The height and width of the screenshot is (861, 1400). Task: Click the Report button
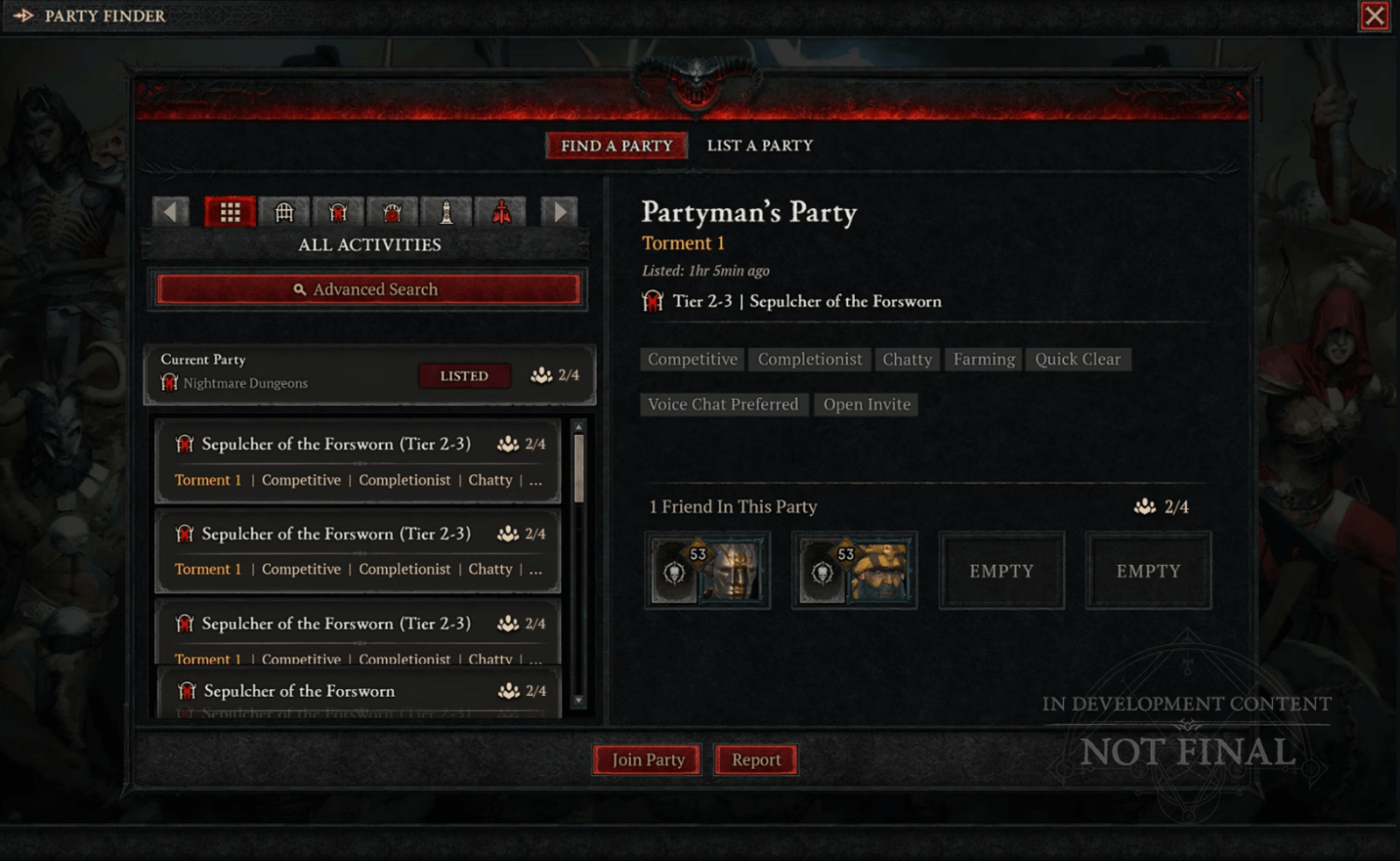click(756, 759)
